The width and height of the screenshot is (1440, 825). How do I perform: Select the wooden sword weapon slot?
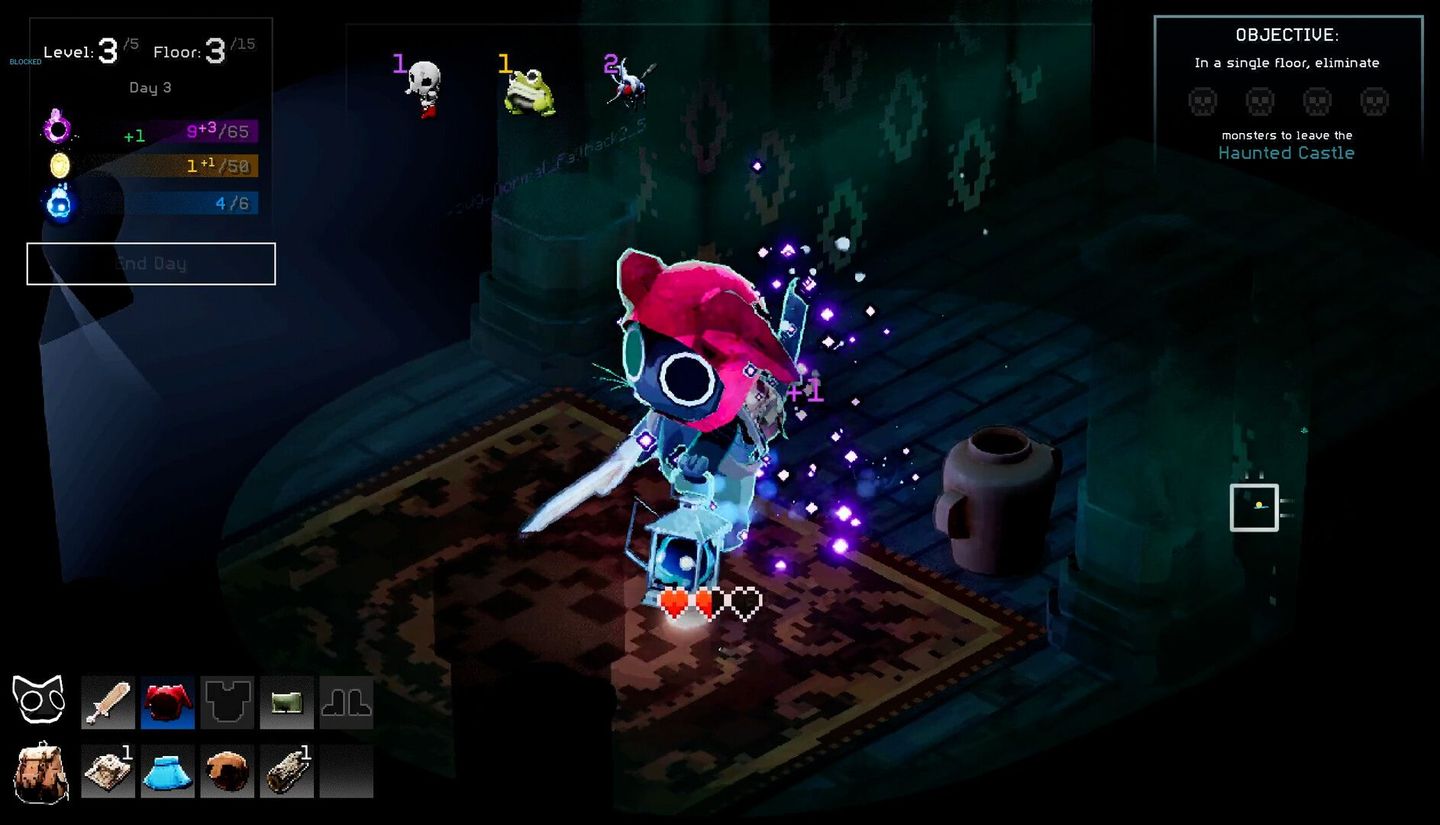tap(107, 703)
